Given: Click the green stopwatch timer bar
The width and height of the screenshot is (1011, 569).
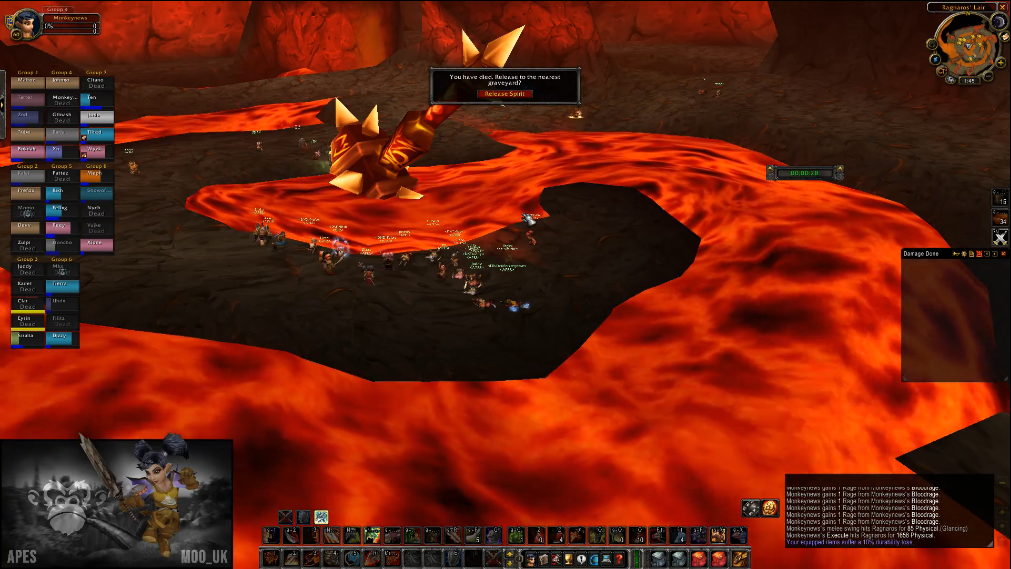Looking at the screenshot, I should click(x=805, y=173).
